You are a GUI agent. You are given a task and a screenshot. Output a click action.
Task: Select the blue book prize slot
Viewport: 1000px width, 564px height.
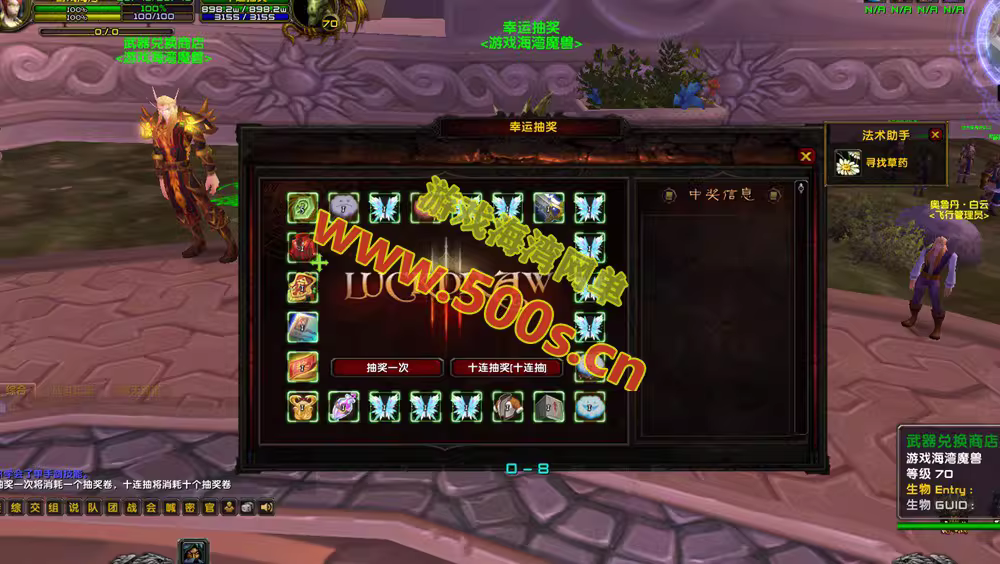tap(302, 327)
